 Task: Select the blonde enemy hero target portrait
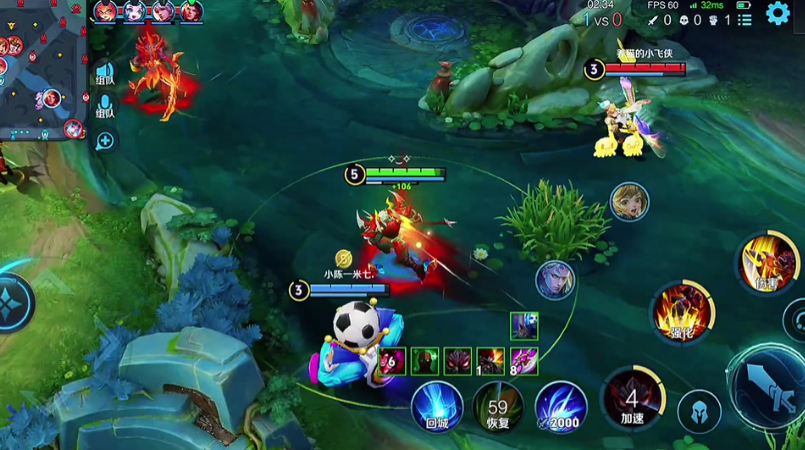click(629, 201)
